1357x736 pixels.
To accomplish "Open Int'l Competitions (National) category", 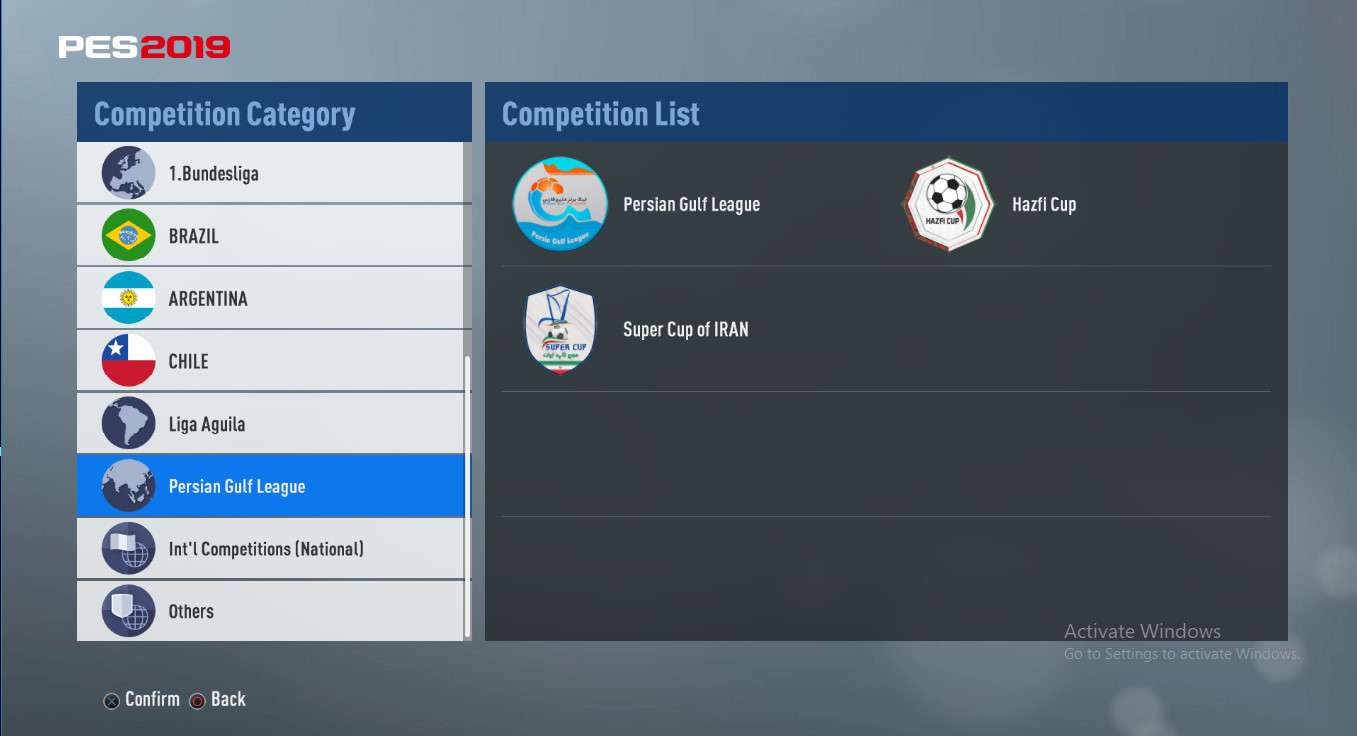I will point(270,549).
